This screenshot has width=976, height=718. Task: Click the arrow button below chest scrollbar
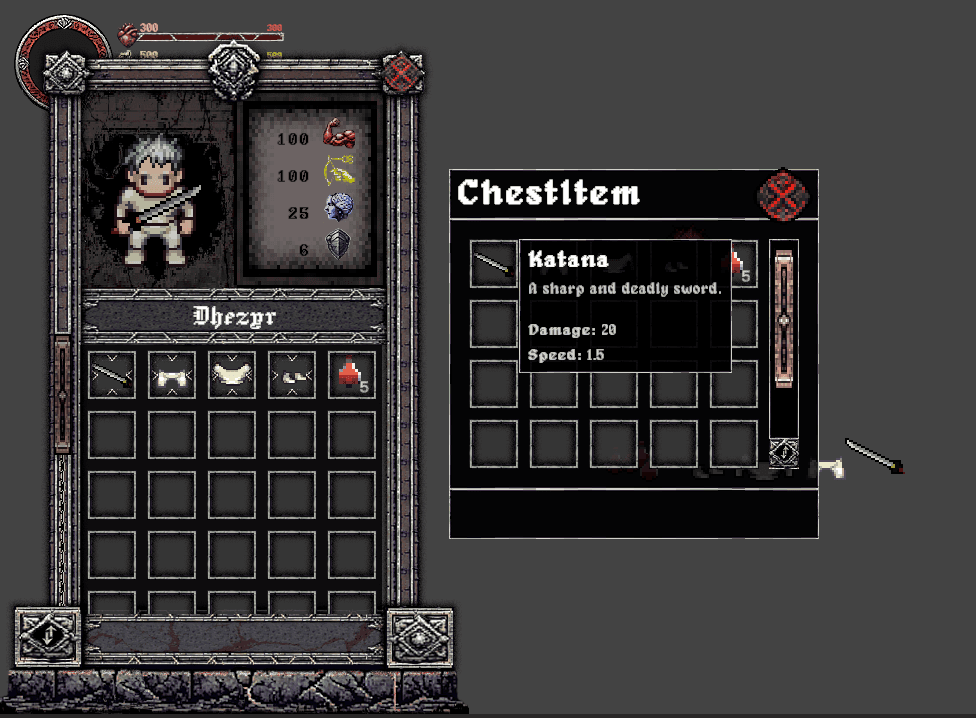coord(784,453)
